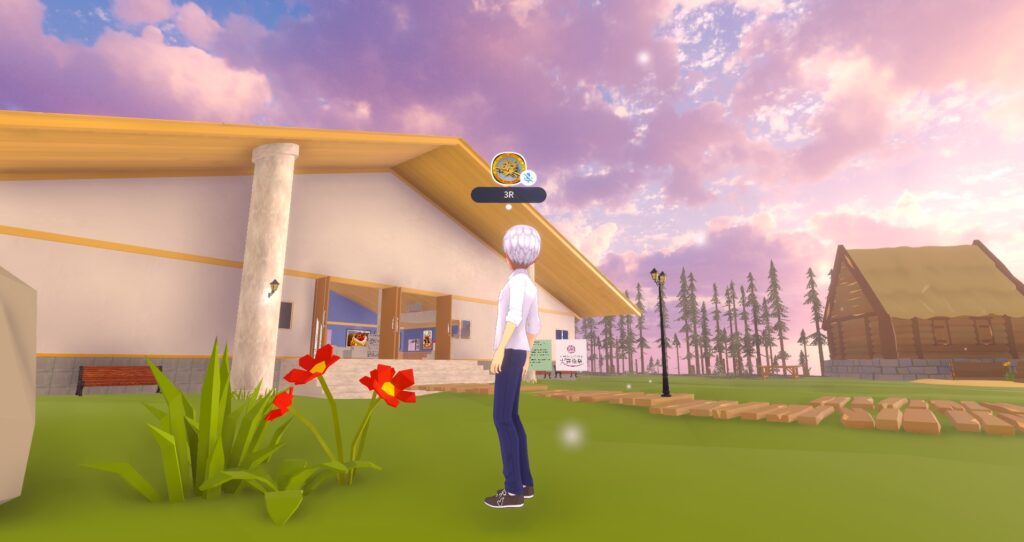Select the 3R player name tag
Viewport: 1024px width, 542px height.
[x=508, y=195]
